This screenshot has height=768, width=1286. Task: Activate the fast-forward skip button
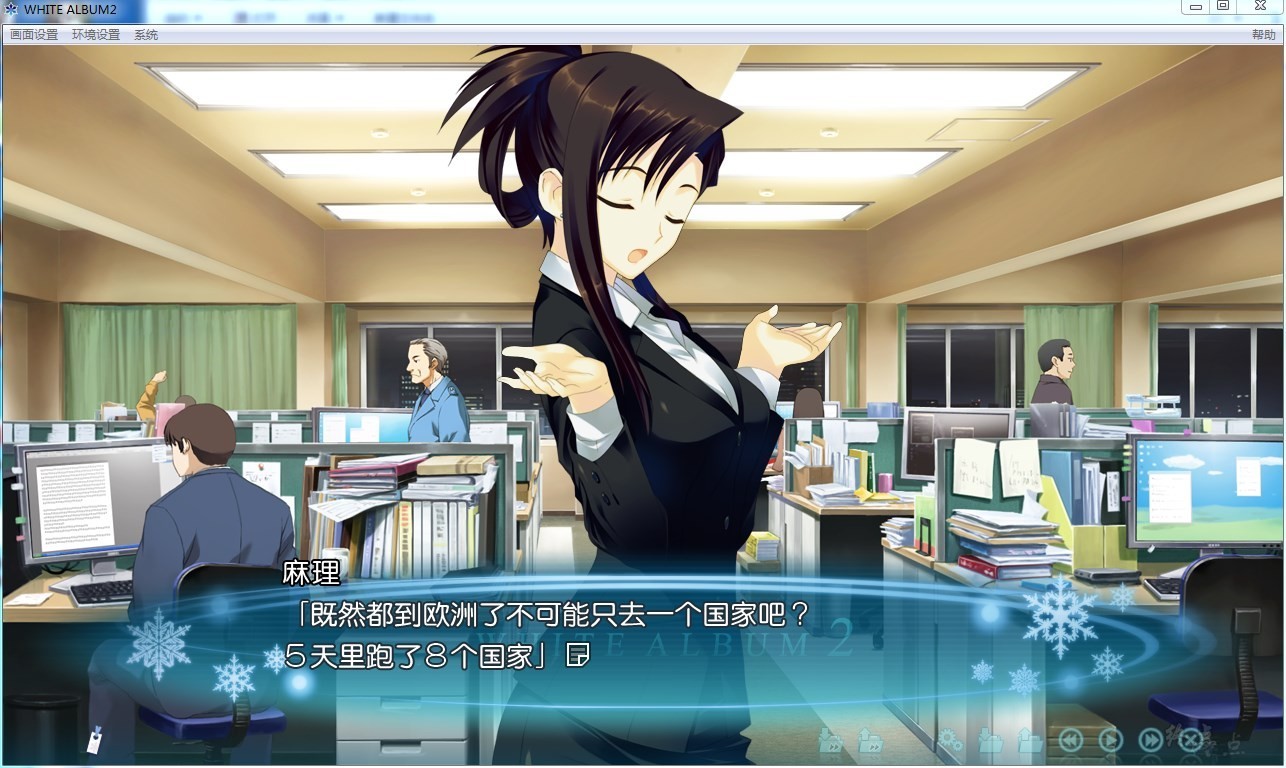coord(1151,741)
